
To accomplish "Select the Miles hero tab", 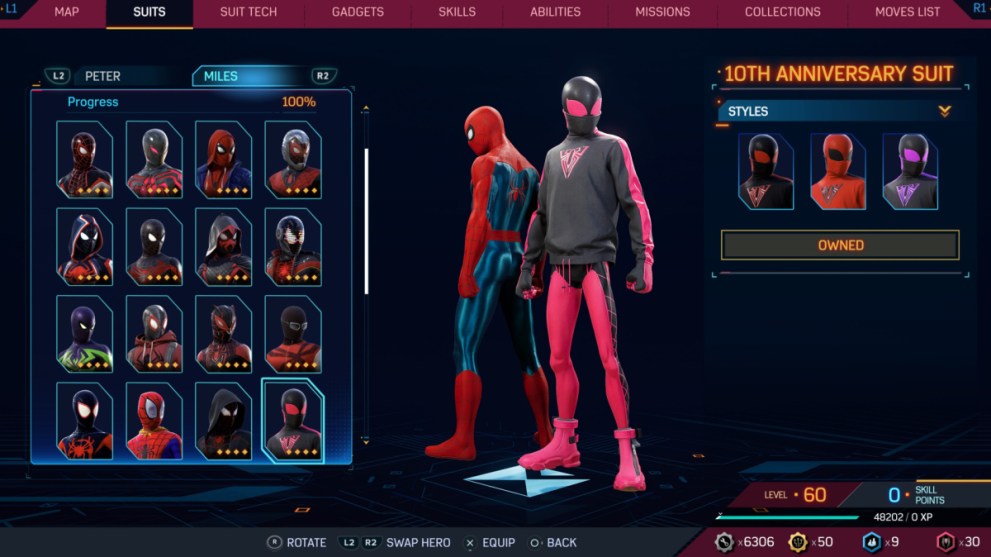I will pos(221,76).
